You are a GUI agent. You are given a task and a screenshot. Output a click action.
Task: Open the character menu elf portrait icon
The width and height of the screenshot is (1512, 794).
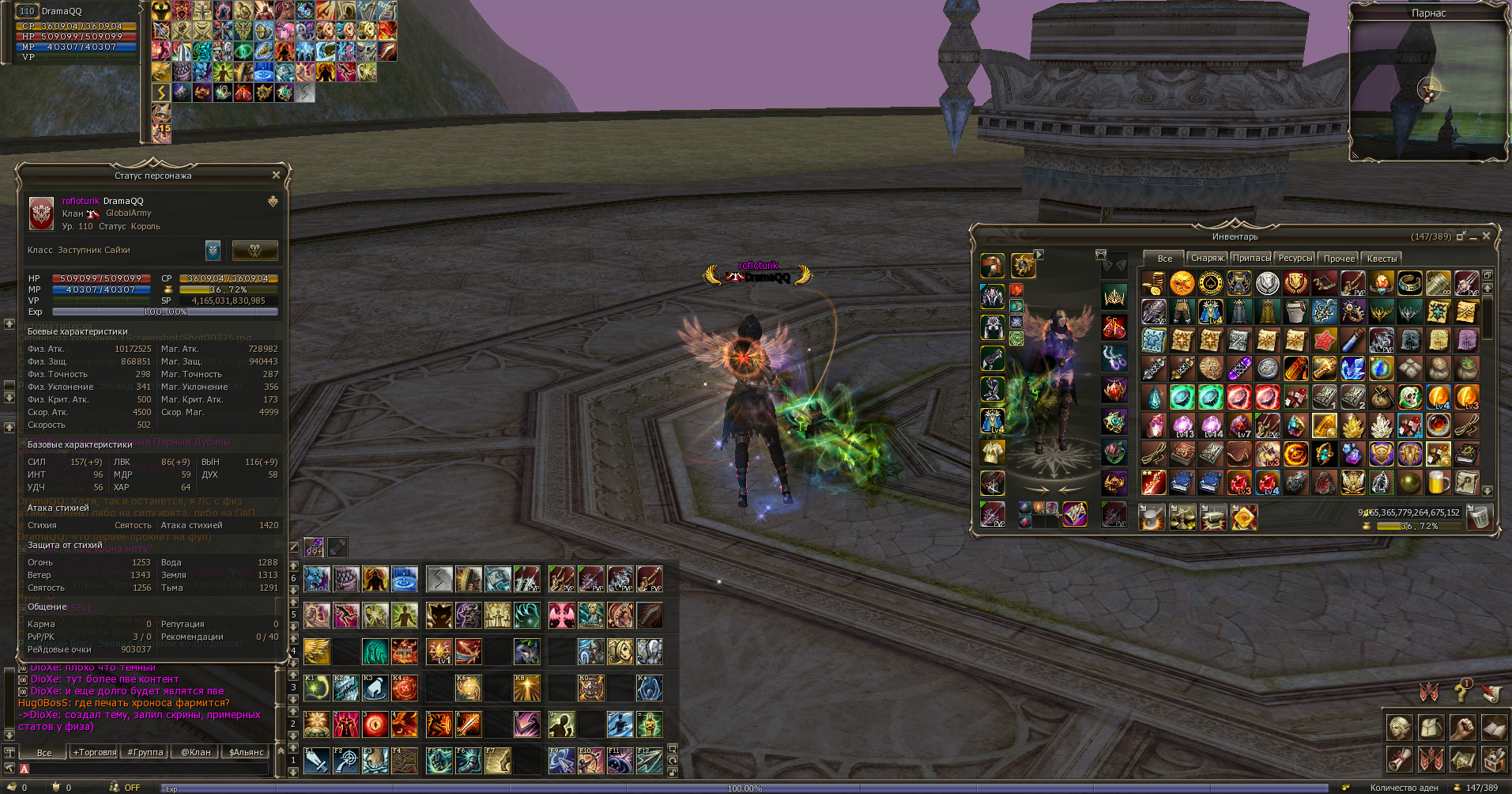(1399, 728)
